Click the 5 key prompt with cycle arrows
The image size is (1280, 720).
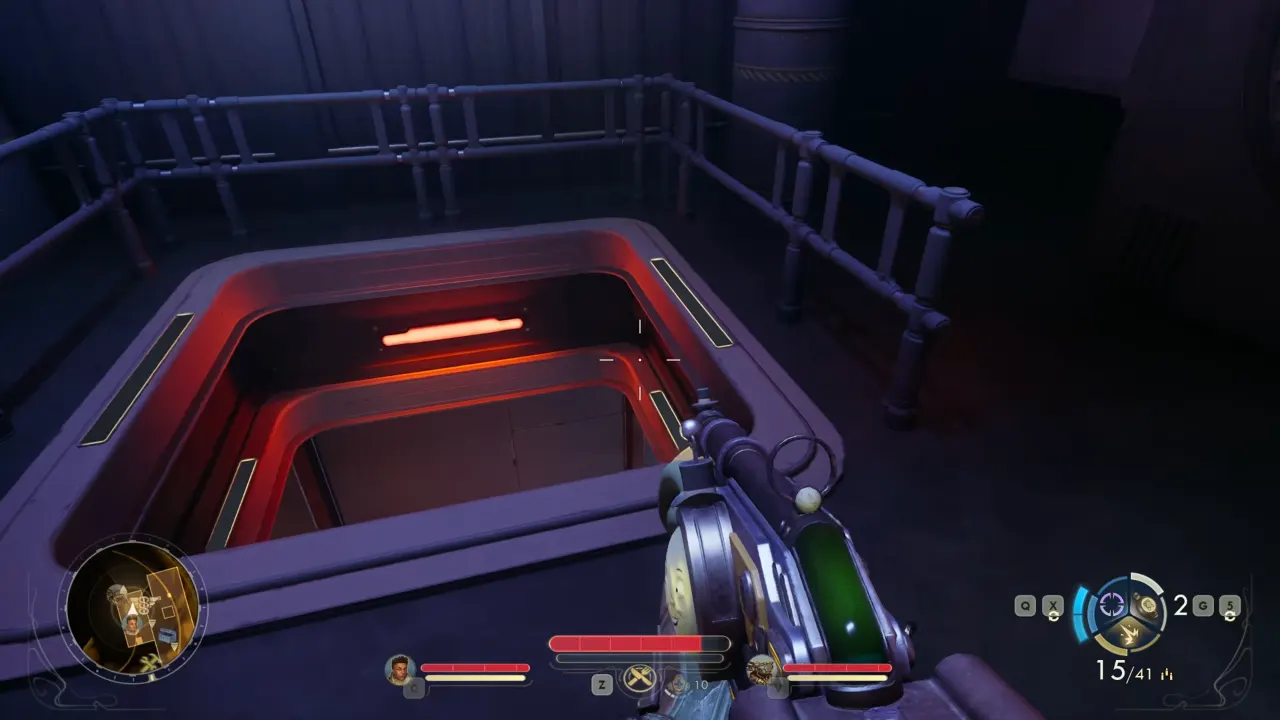[x=1231, y=607]
